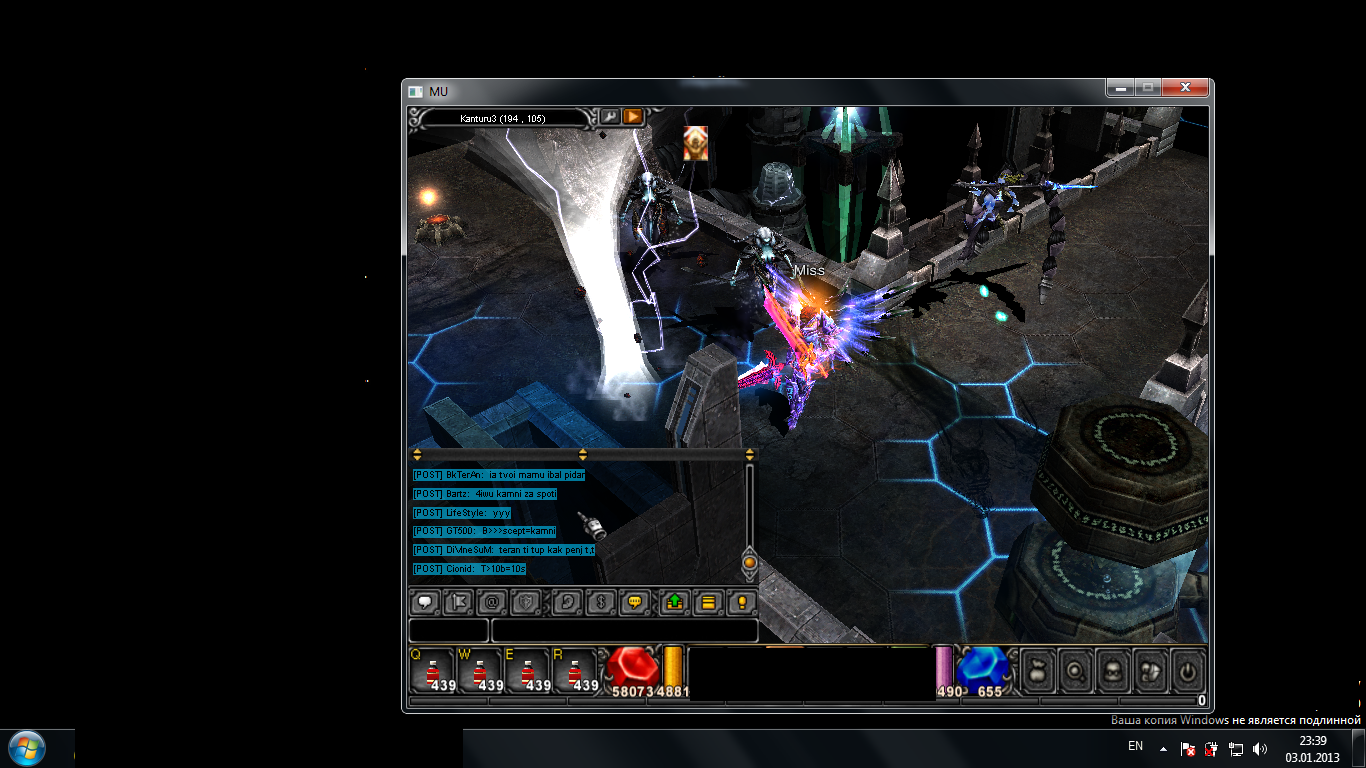This screenshot has height=768, width=1366.
Task: Toggle the flag chat filter button
Action: tap(458, 602)
